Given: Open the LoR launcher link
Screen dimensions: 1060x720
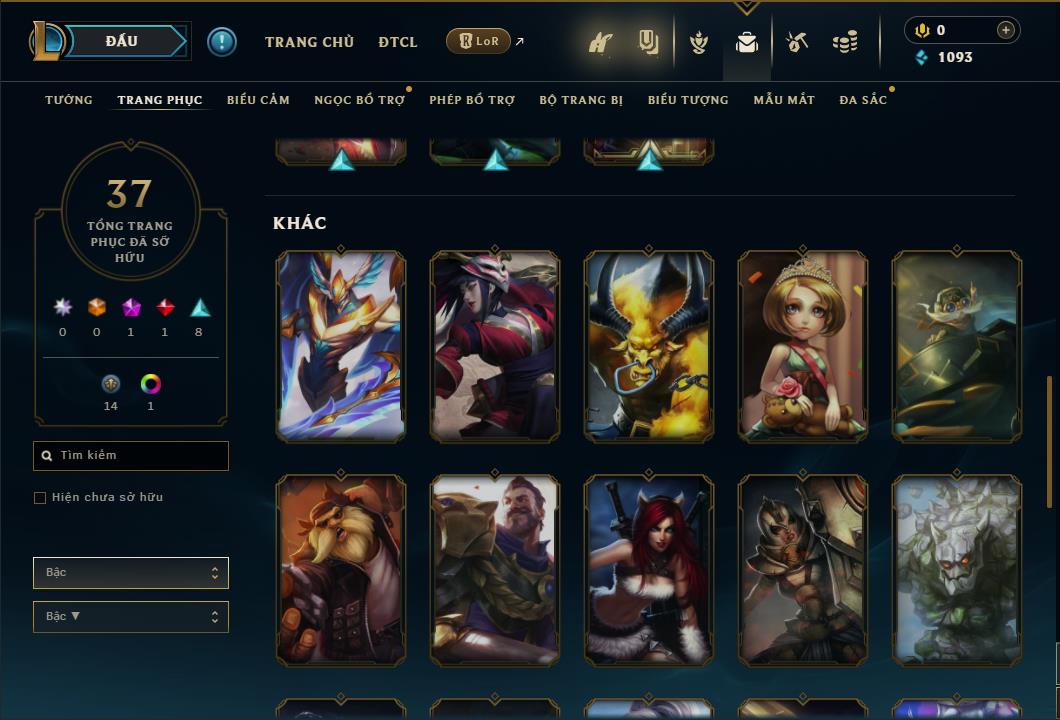Looking at the screenshot, I should [479, 41].
